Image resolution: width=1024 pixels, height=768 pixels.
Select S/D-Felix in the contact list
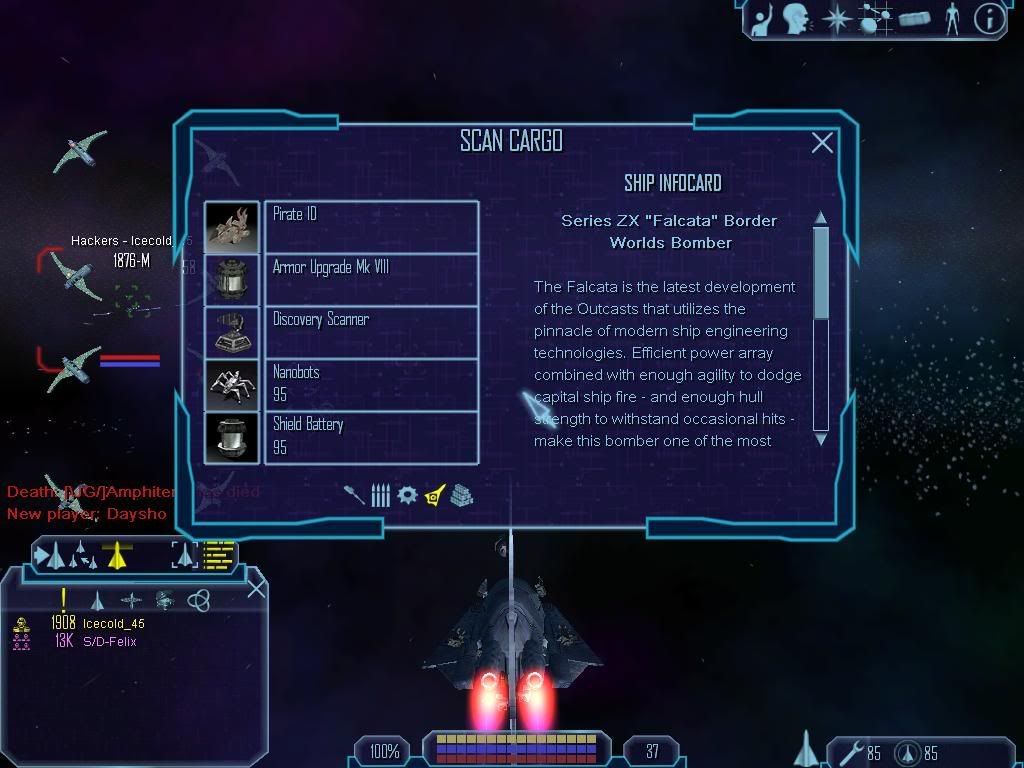tap(109, 641)
